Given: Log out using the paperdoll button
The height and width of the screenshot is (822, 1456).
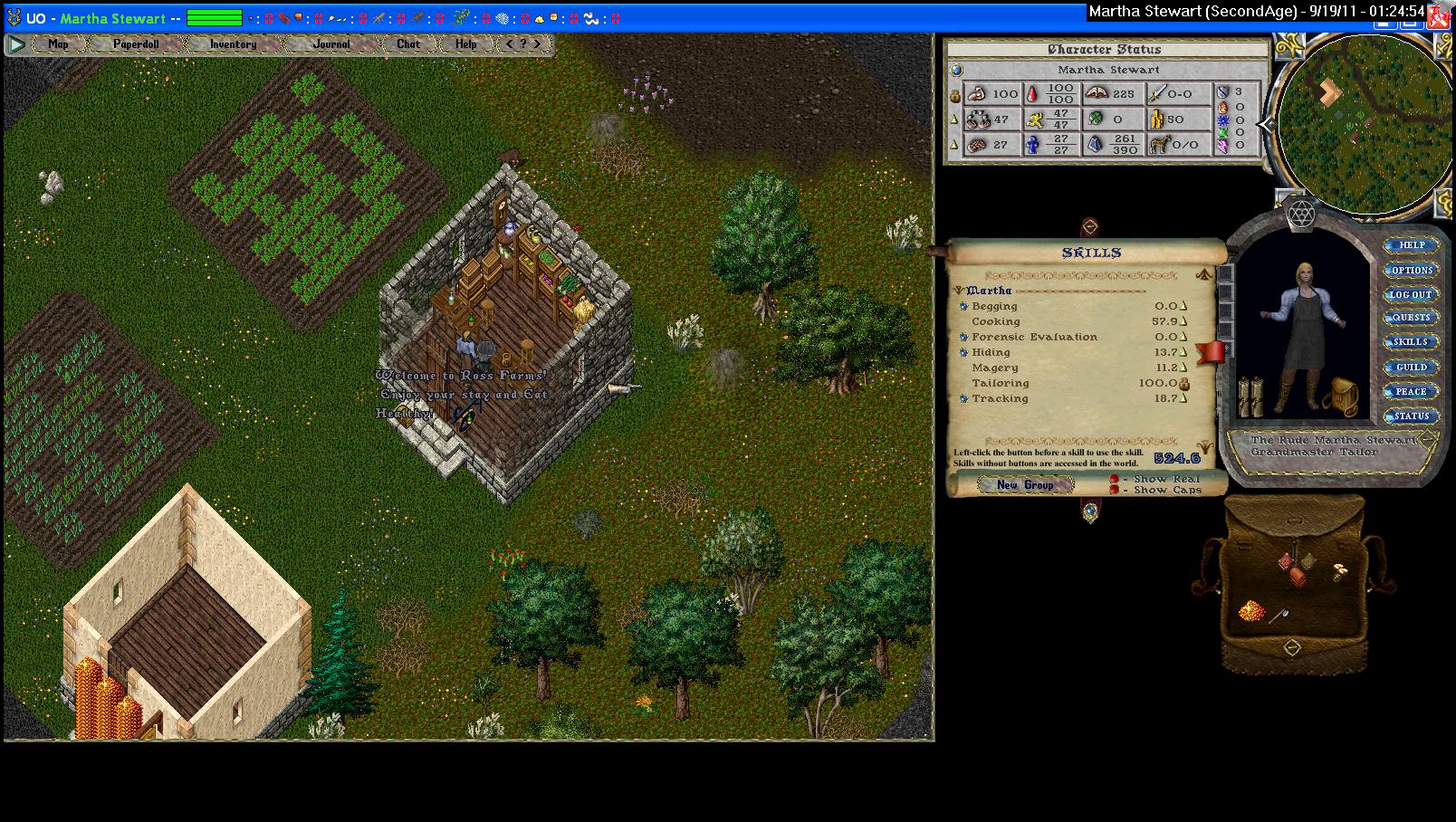Looking at the screenshot, I should pos(1411,294).
